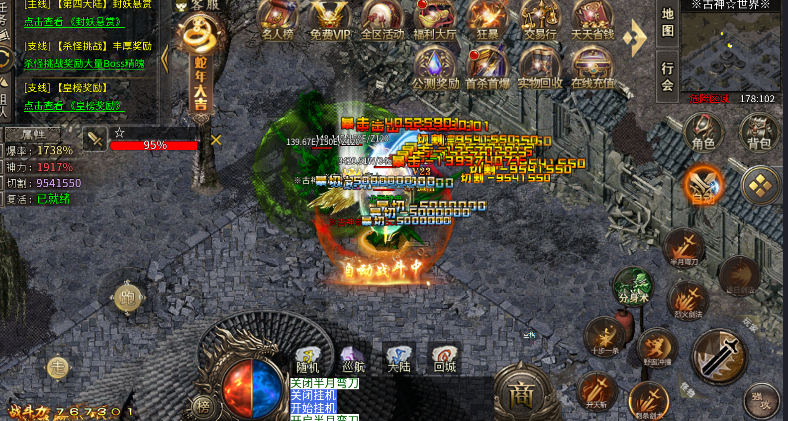The width and height of the screenshot is (788, 421).
Task: Open the 行会 guild tab
Action: (668, 77)
